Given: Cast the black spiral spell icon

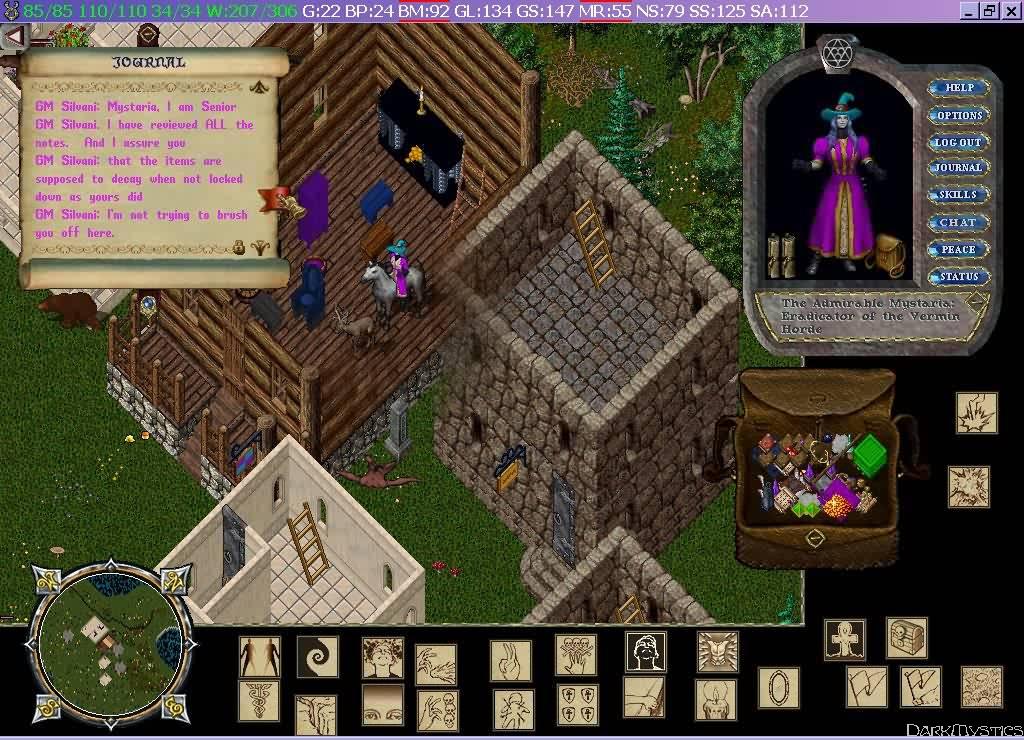Looking at the screenshot, I should click(x=317, y=657).
